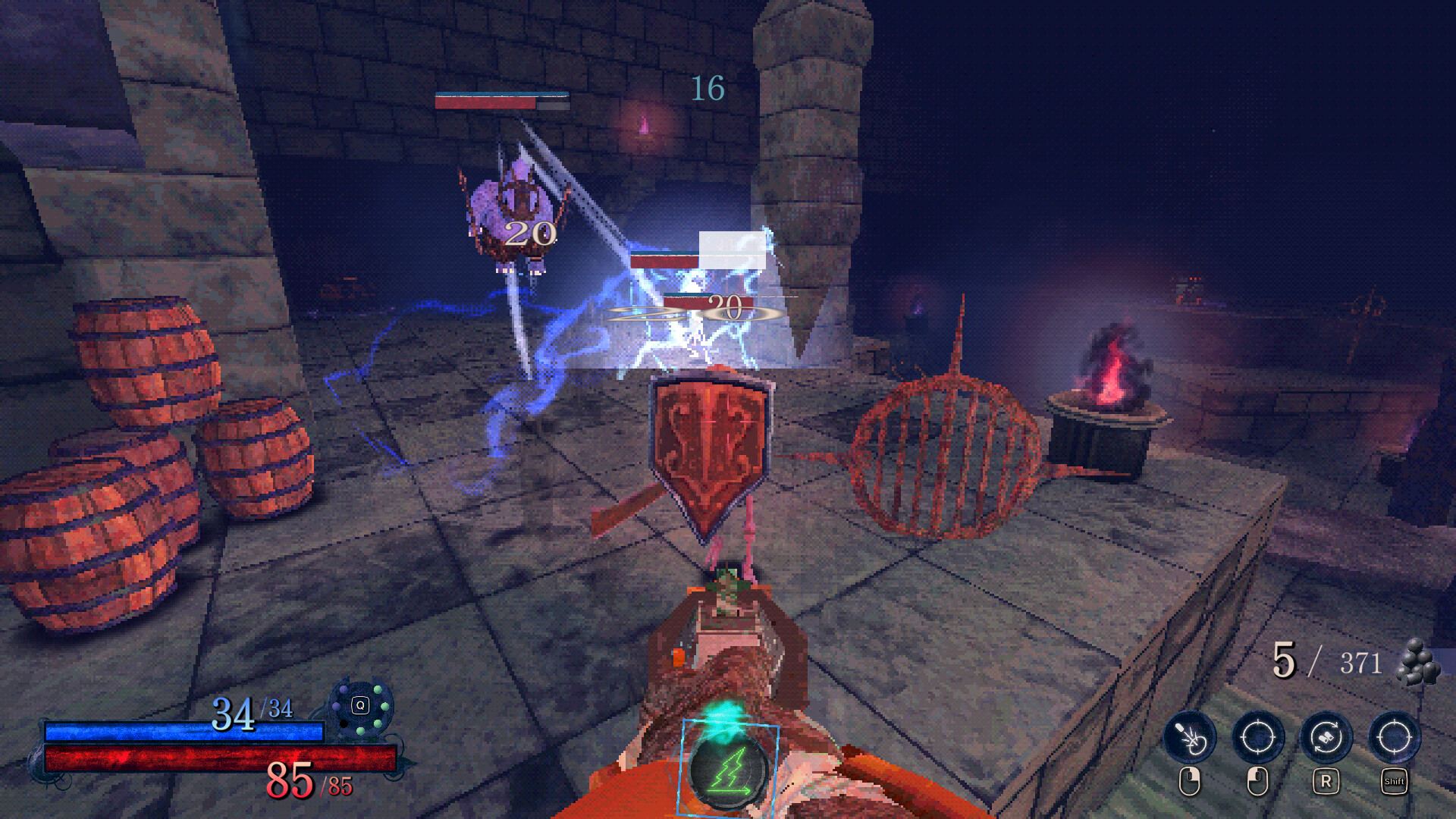Open the Q charm wheel icon
1456x819 pixels.
(360, 705)
